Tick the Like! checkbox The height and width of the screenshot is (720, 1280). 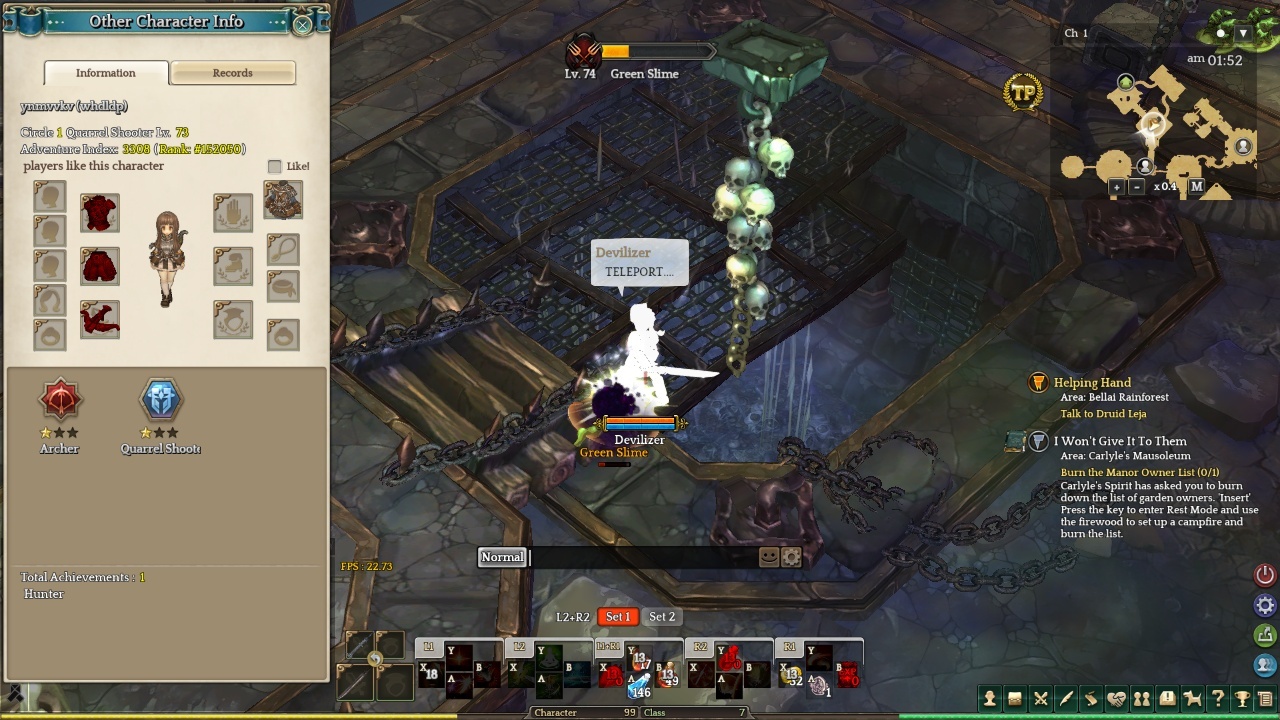(x=275, y=167)
